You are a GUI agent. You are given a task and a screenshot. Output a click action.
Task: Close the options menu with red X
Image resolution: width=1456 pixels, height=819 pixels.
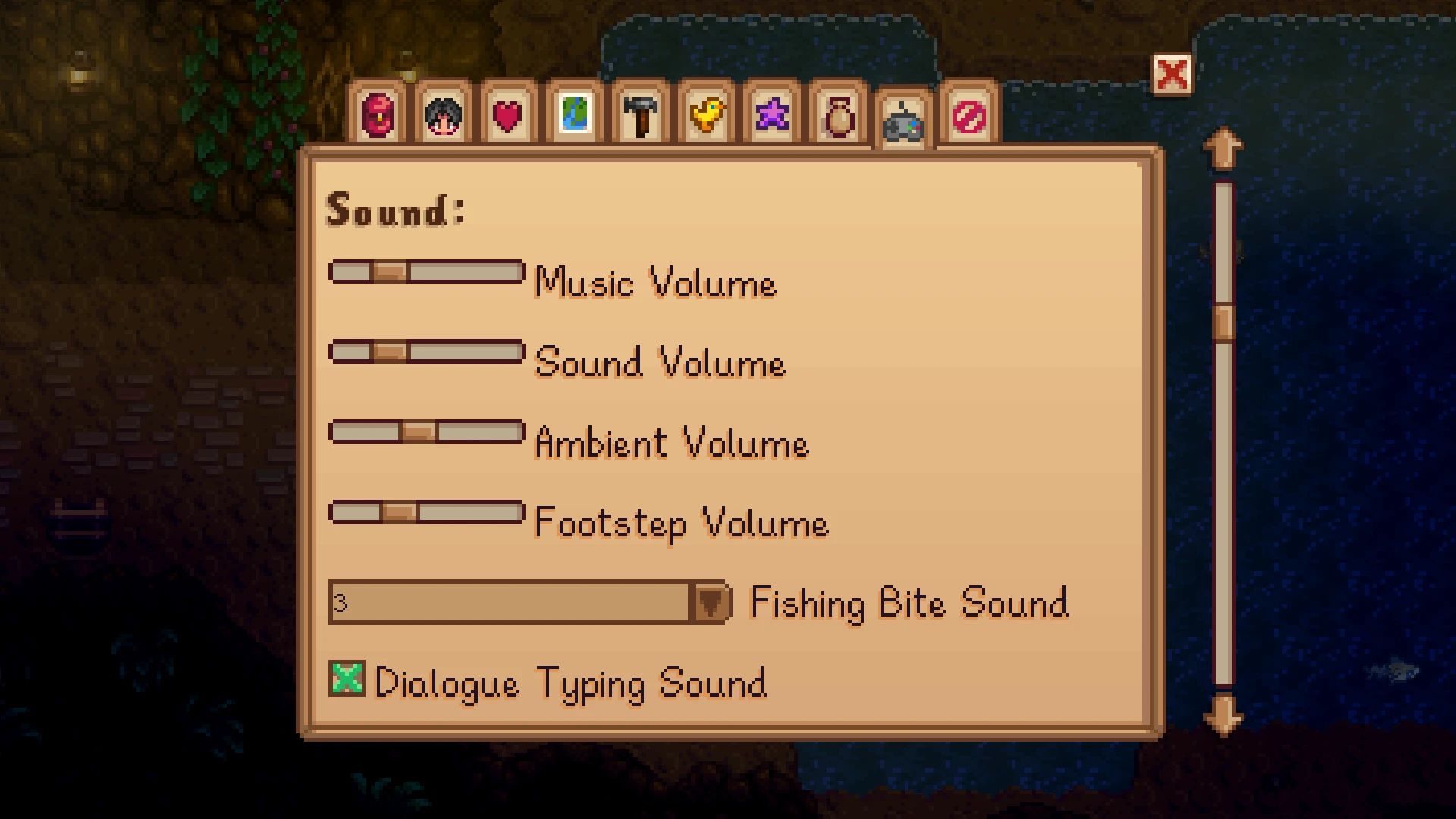(1172, 74)
